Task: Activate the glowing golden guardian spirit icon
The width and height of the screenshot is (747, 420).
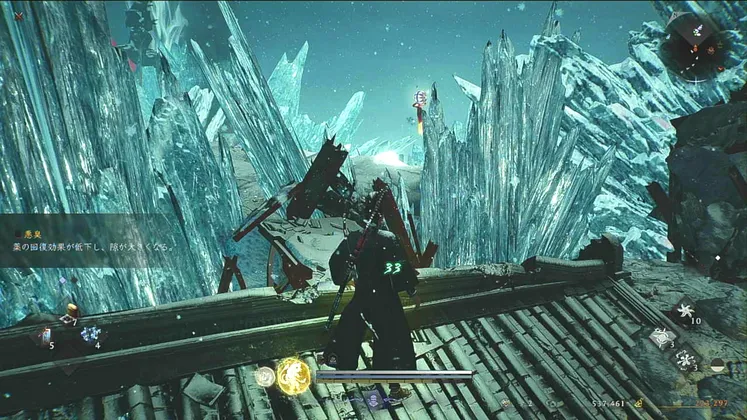Action: (294, 376)
